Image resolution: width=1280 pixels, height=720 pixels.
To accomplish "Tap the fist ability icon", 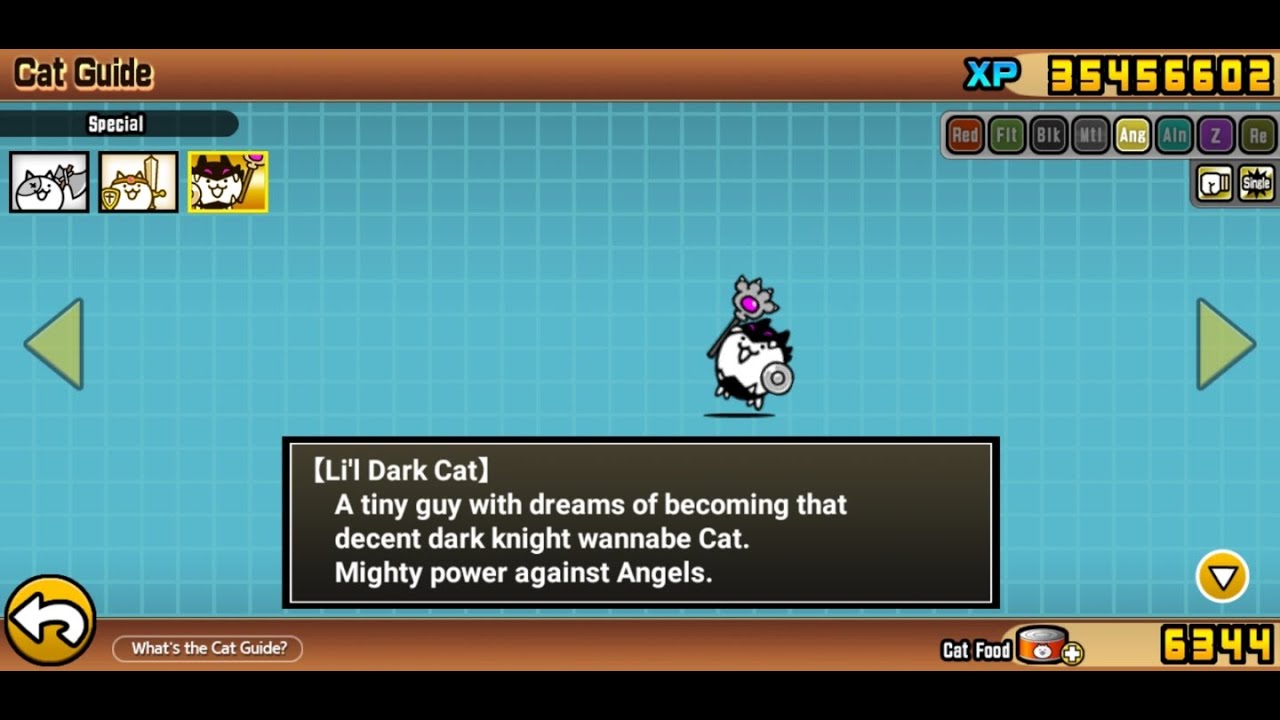I will click(1215, 183).
